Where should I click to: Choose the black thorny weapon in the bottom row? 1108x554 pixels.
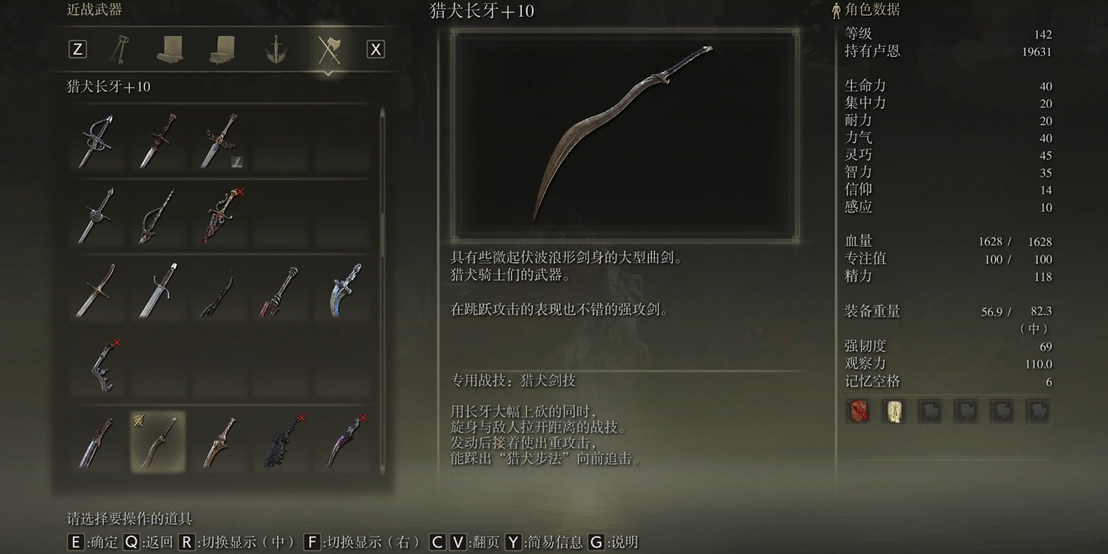(x=282, y=441)
